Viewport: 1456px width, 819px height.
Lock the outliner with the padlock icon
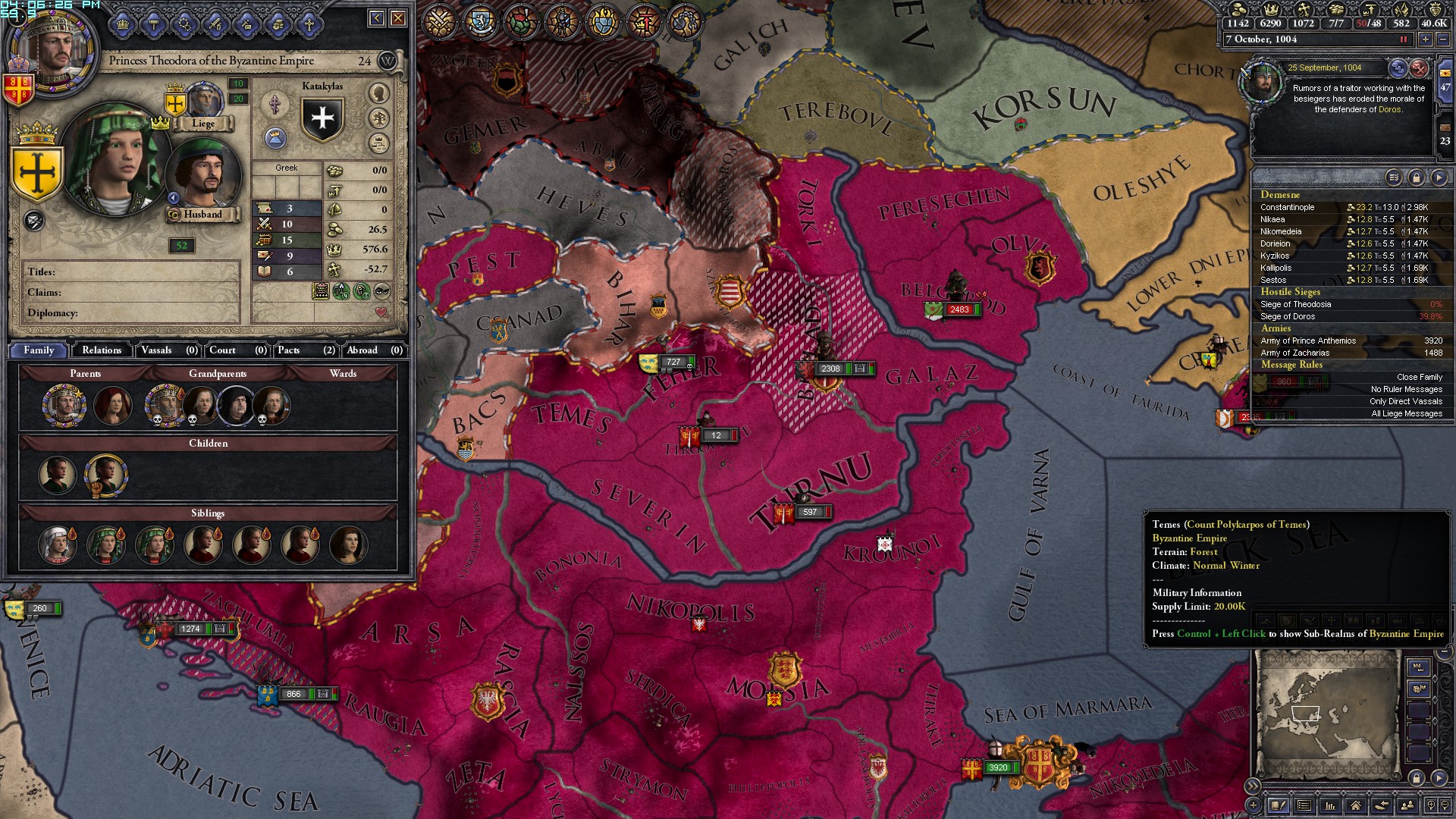point(1417,177)
